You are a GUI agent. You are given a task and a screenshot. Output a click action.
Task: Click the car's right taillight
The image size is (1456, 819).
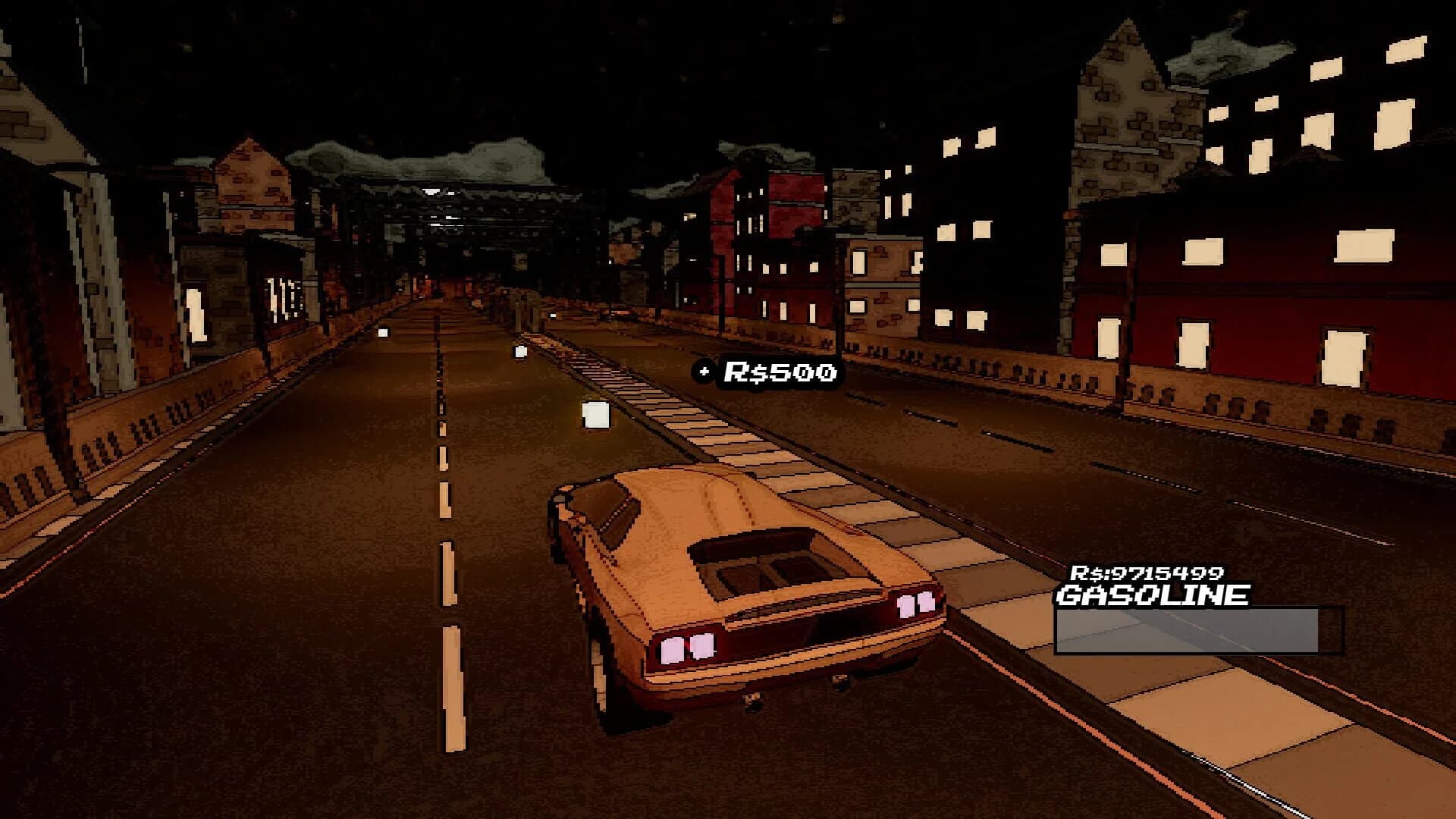point(914,604)
